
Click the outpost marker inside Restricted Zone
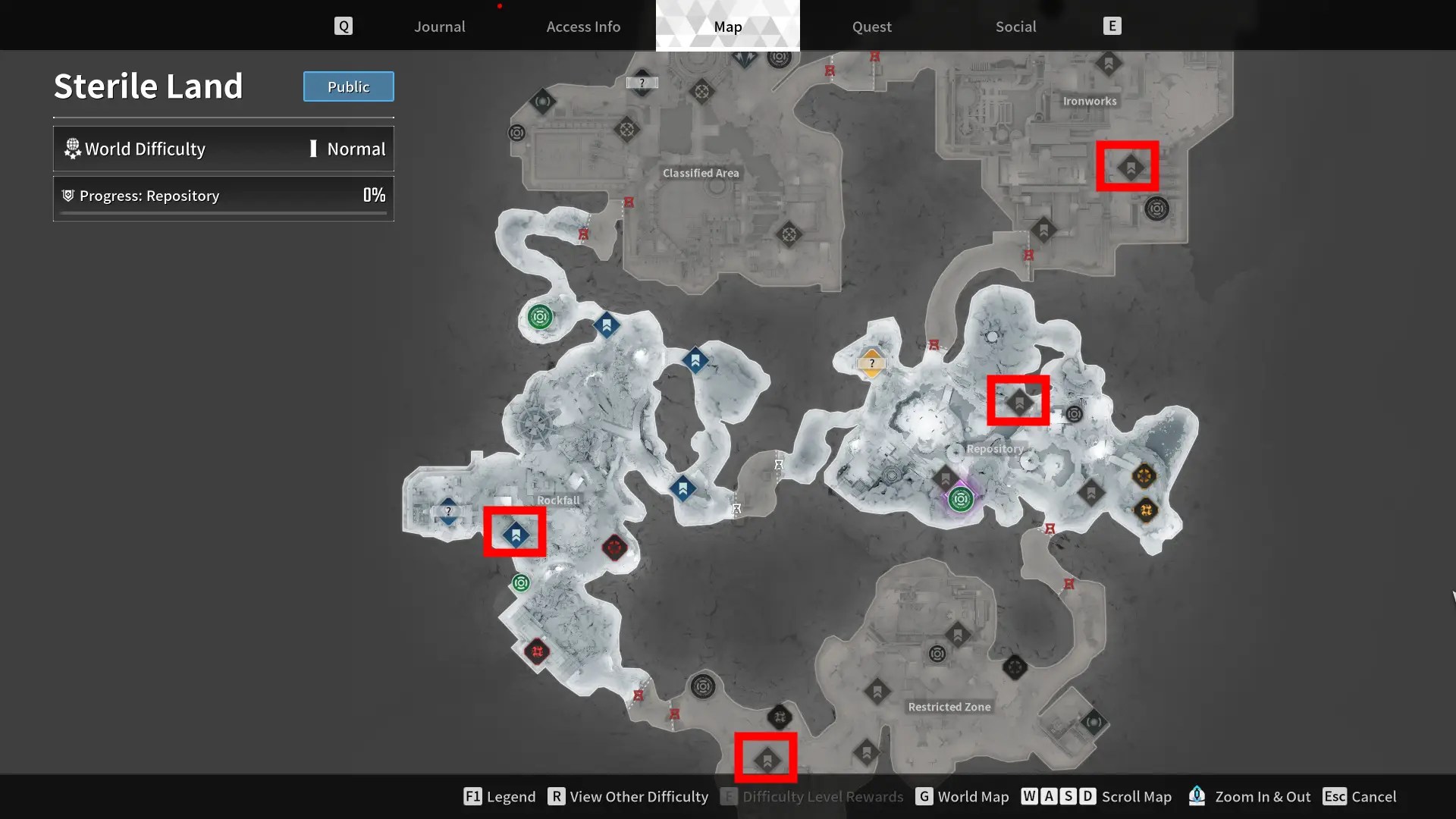click(x=879, y=691)
